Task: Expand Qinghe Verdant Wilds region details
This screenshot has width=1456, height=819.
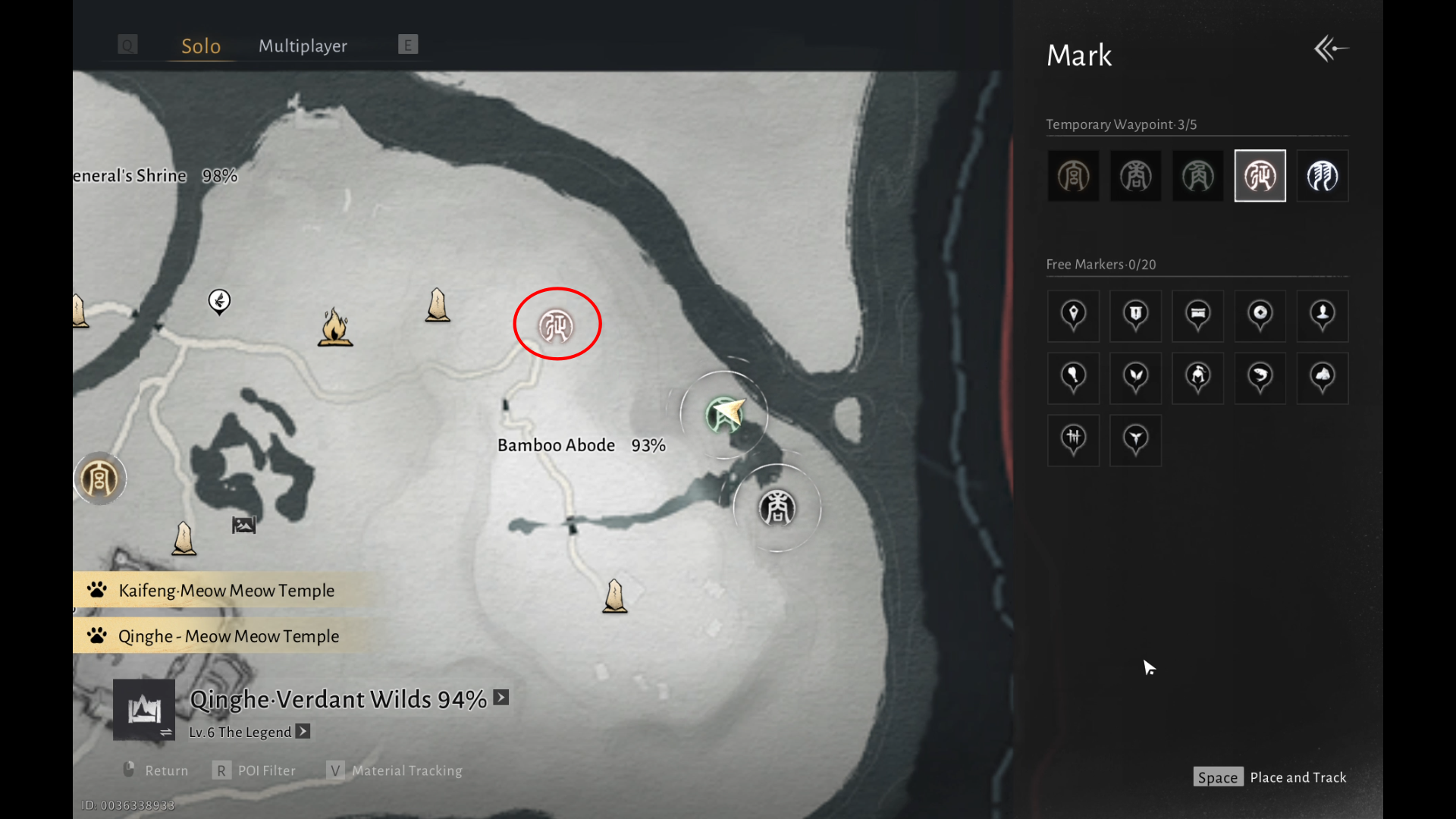Action: (x=501, y=698)
